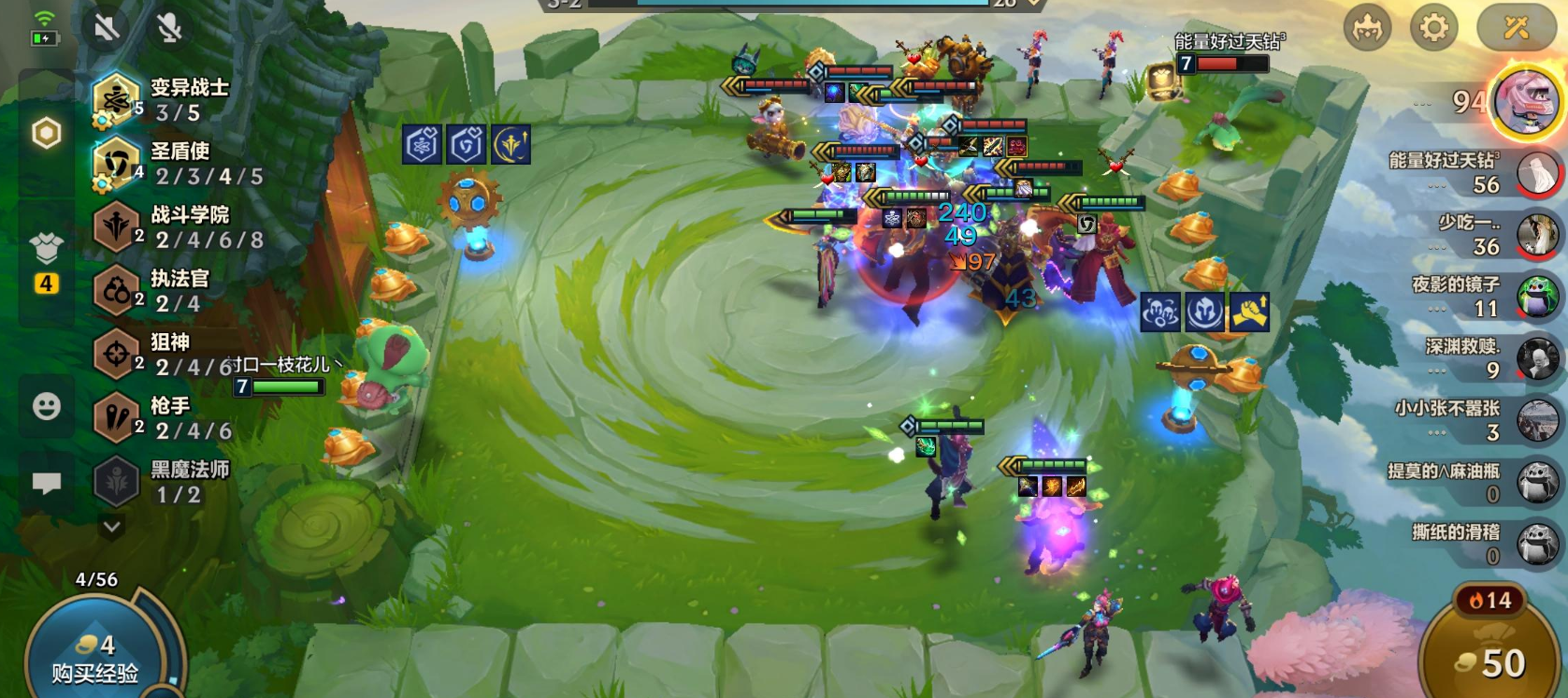The height and width of the screenshot is (698, 1568).
Task: Select the 圣盾使 trait row
Action: coord(178,164)
